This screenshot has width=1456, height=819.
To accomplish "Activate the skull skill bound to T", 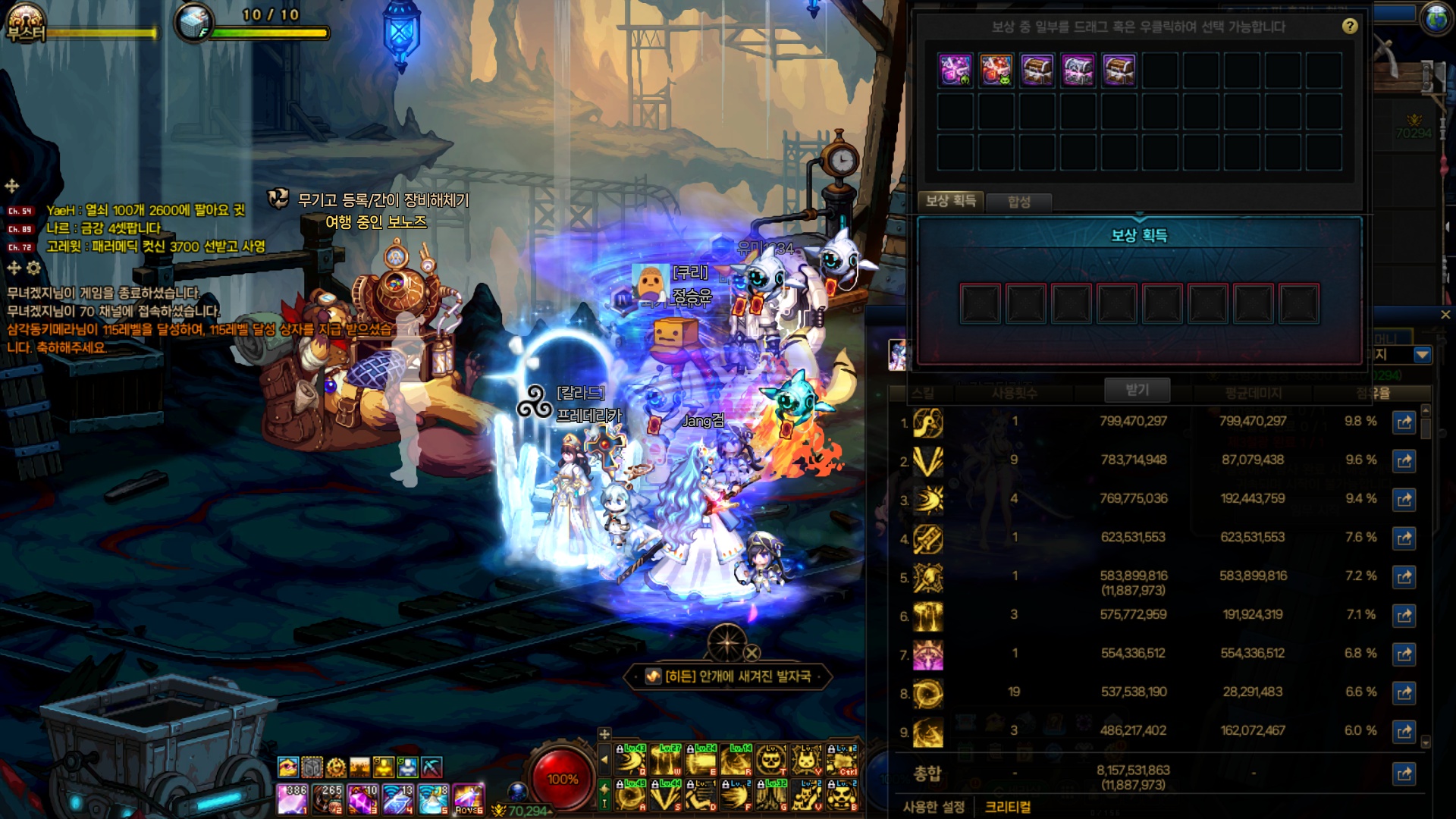I will pos(771,759).
